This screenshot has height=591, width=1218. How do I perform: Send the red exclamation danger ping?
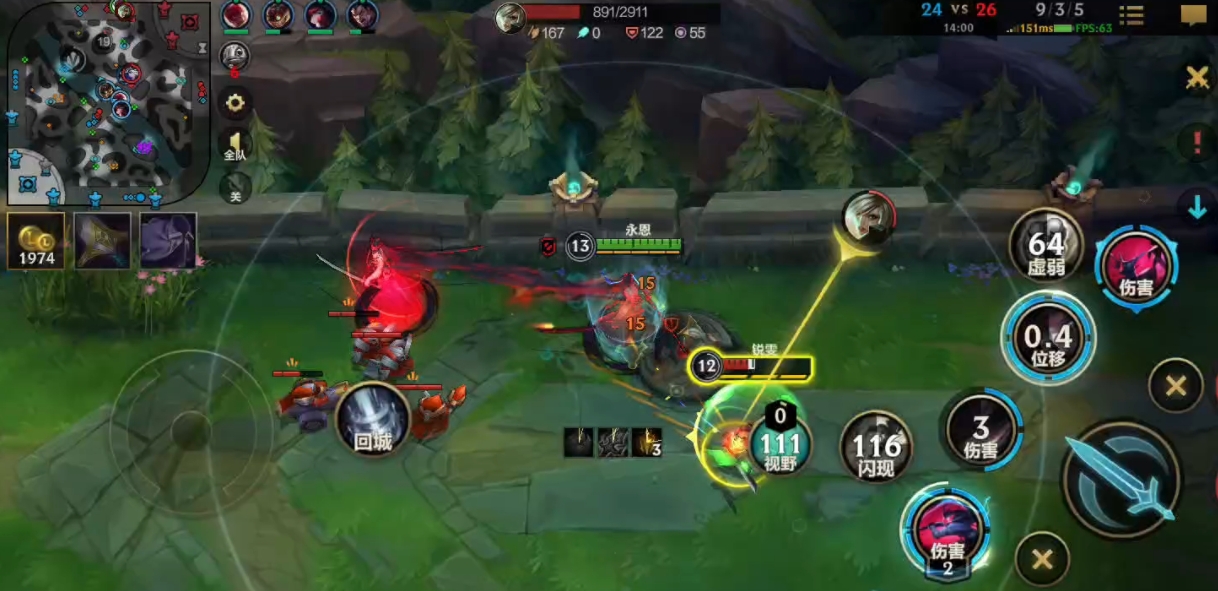tap(1196, 142)
